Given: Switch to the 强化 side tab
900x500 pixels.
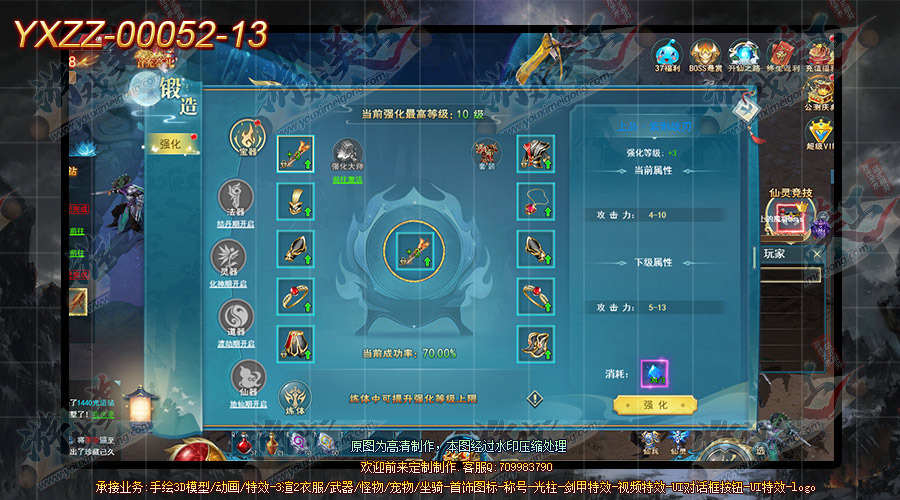Looking at the screenshot, I should click(x=170, y=145).
